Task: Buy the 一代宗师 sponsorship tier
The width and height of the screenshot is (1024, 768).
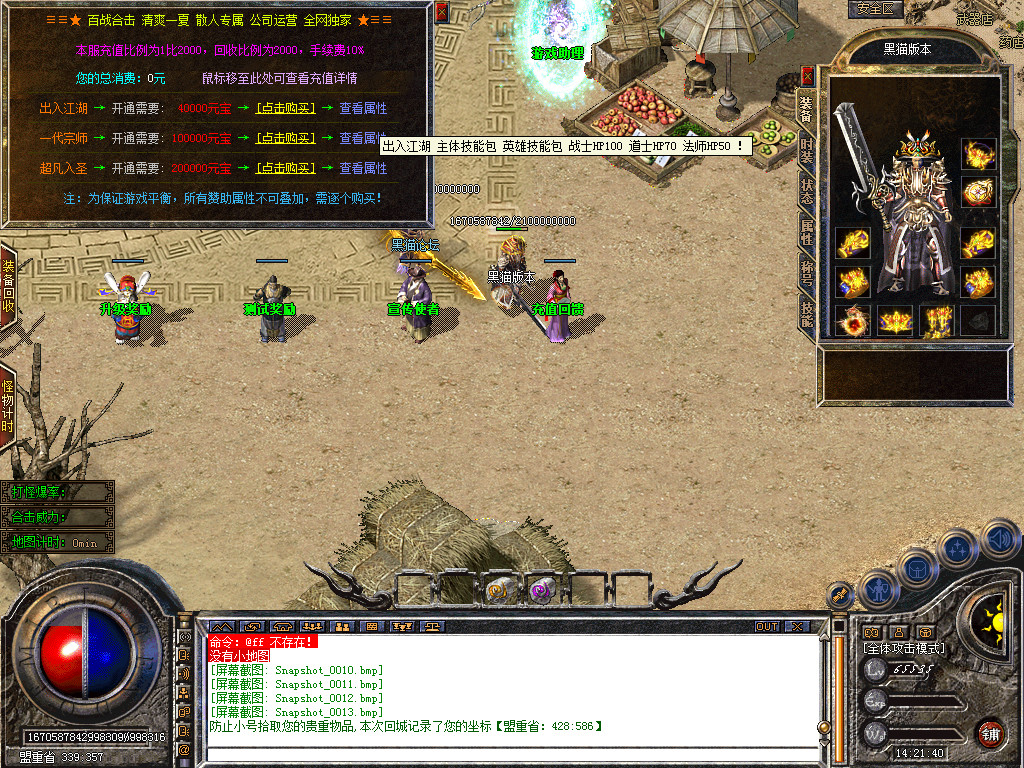Action: 286,138
